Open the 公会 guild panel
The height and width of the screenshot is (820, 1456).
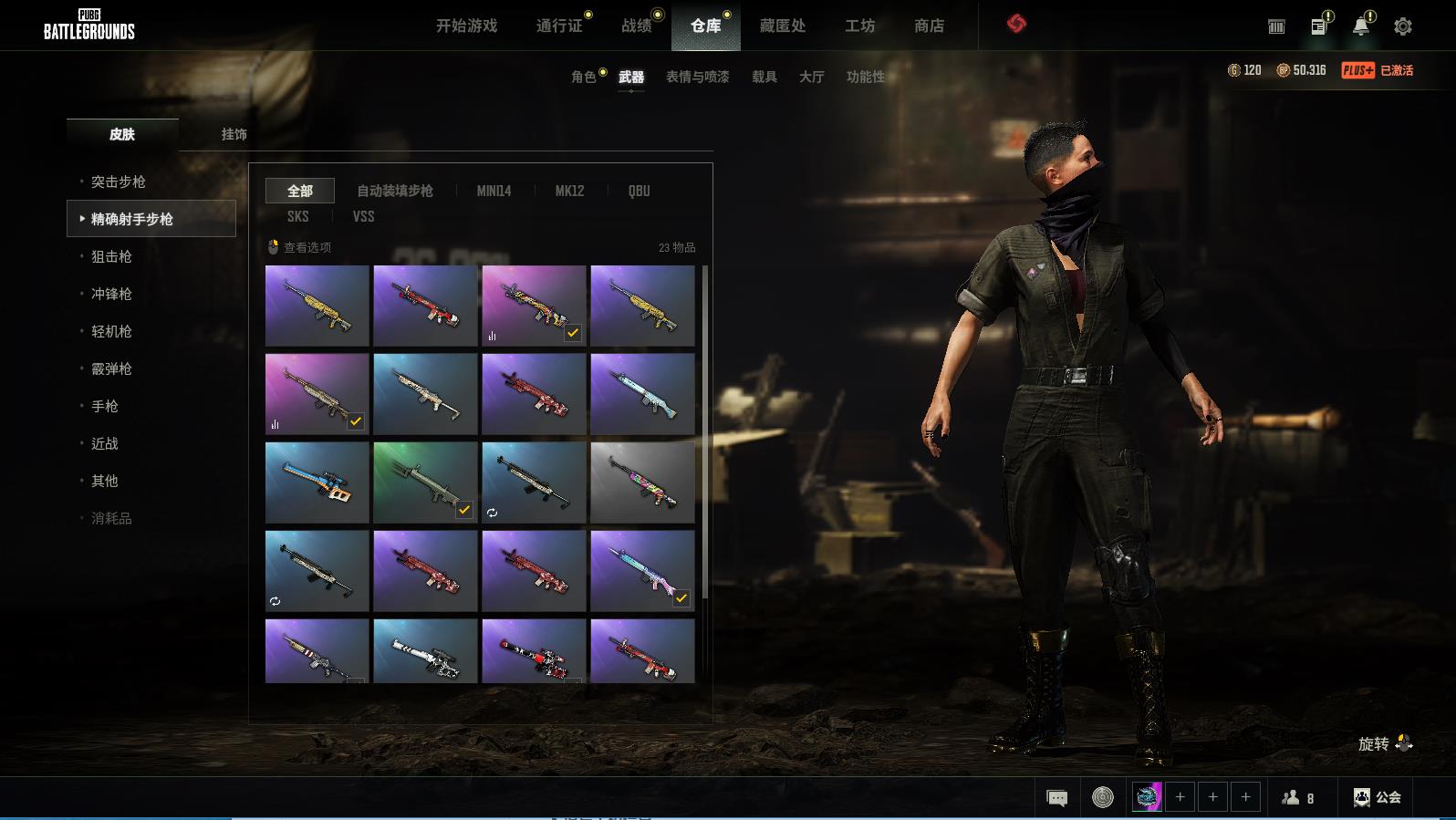coord(1377,797)
